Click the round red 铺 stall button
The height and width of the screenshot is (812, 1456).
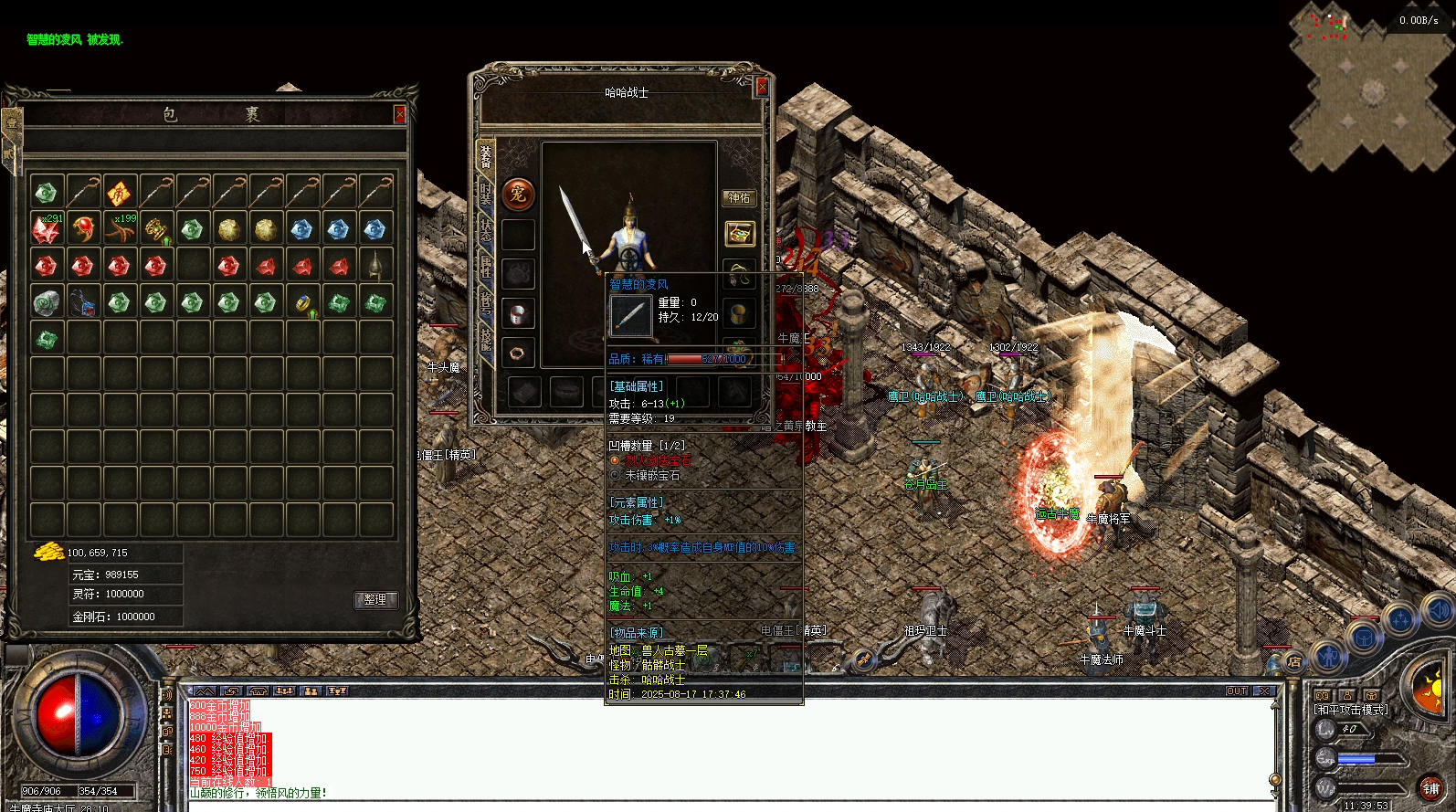click(1430, 788)
